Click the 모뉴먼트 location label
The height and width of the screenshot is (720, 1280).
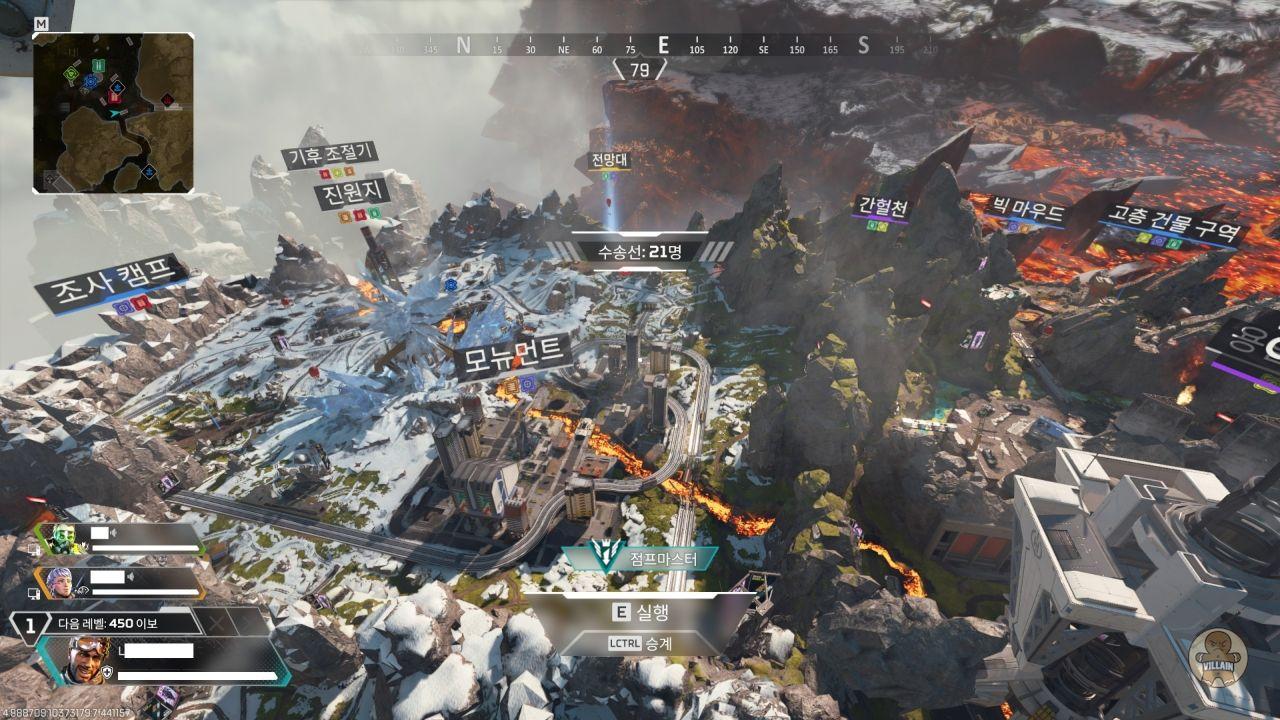pyautogui.click(x=513, y=357)
